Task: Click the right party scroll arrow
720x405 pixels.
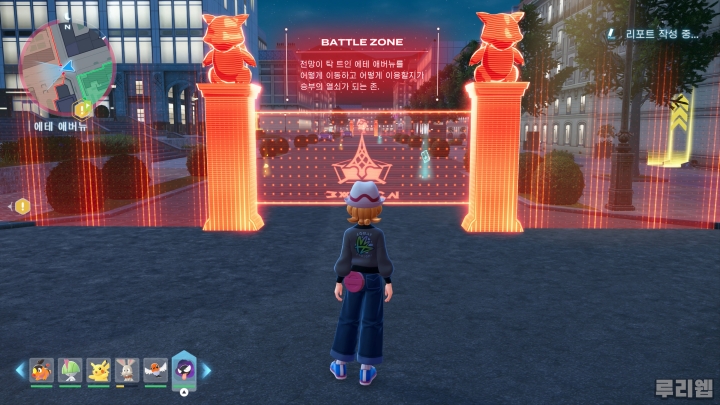Action: click(207, 370)
